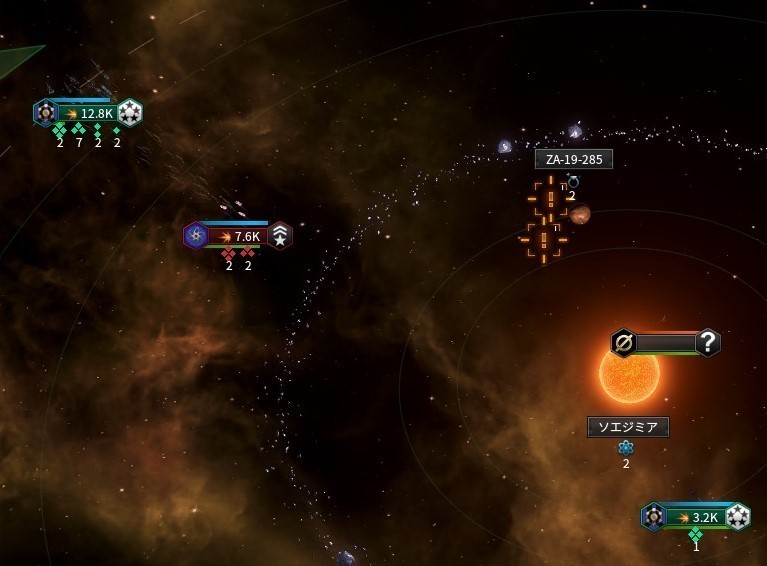Screen dimensions: 767x566
Task: Select the 12.8K fleet banner
Action: click(x=88, y=113)
